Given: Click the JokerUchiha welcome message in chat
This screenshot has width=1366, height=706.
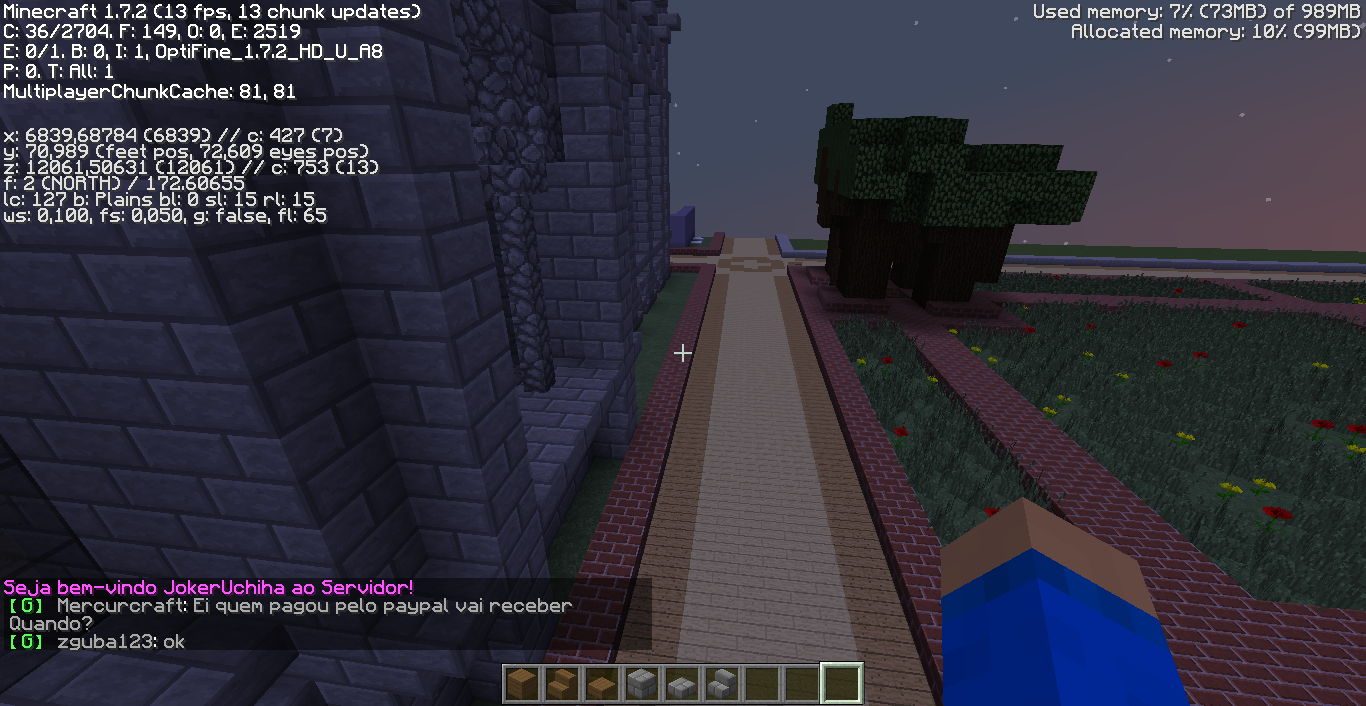Looking at the screenshot, I should pos(208,587).
